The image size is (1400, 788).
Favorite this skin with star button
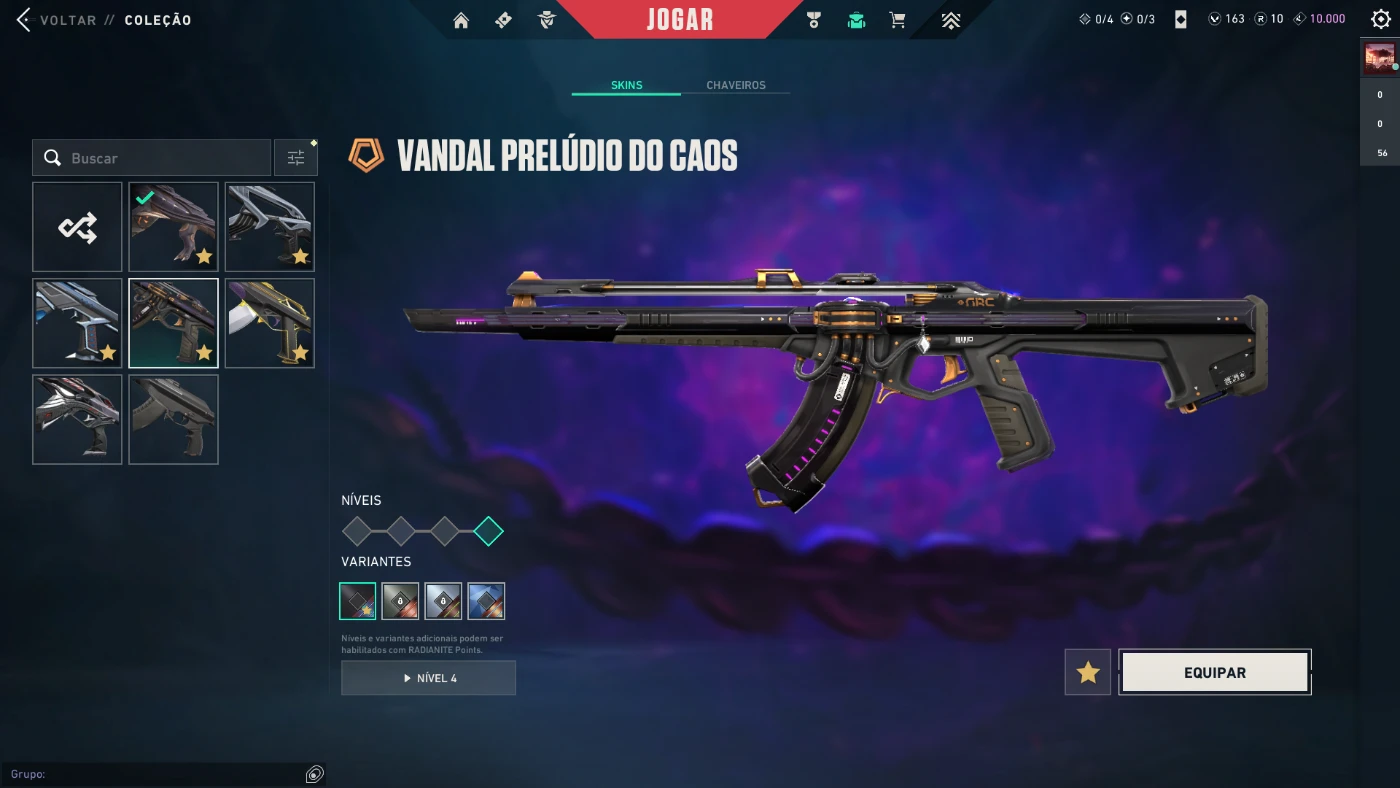click(1088, 673)
